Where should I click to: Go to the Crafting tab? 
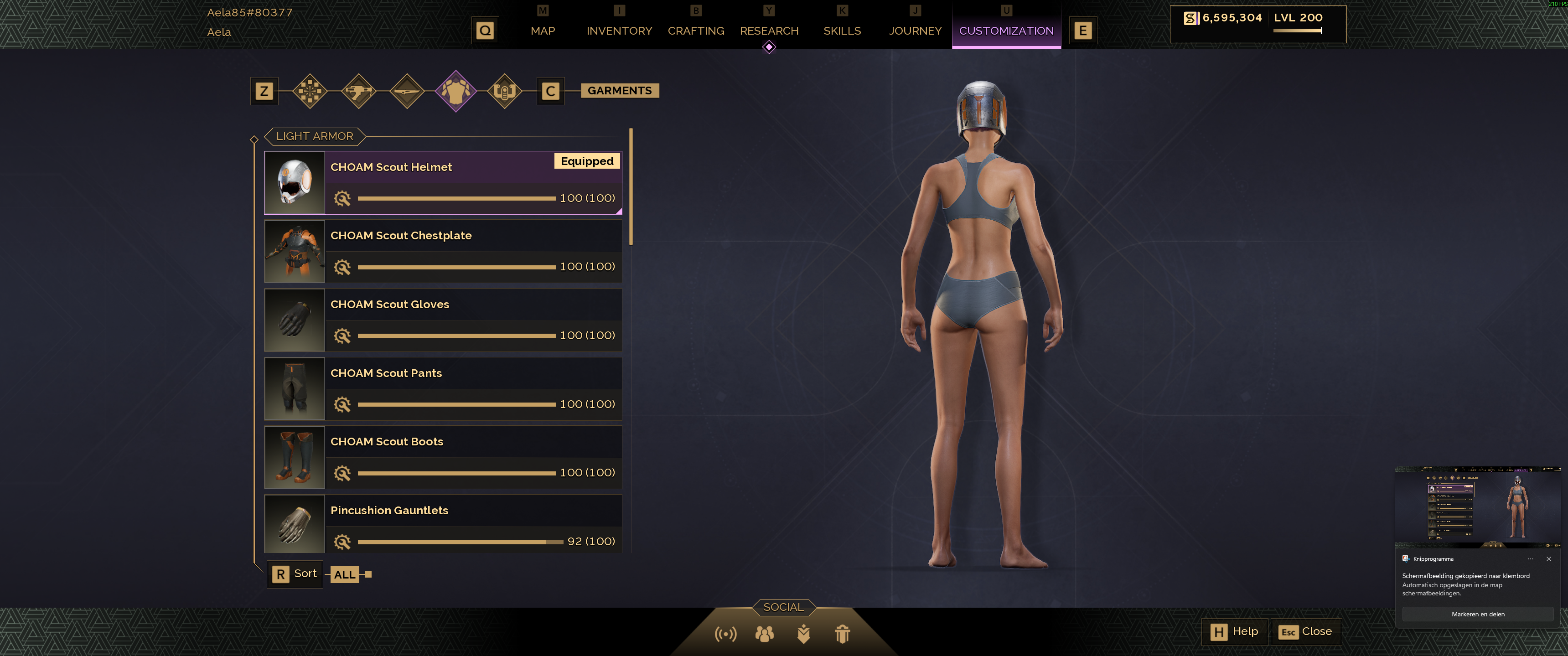click(x=696, y=31)
